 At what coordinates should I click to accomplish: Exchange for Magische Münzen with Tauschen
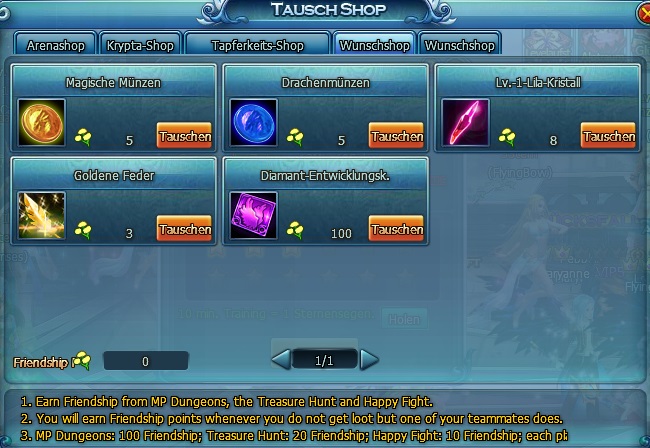184,136
